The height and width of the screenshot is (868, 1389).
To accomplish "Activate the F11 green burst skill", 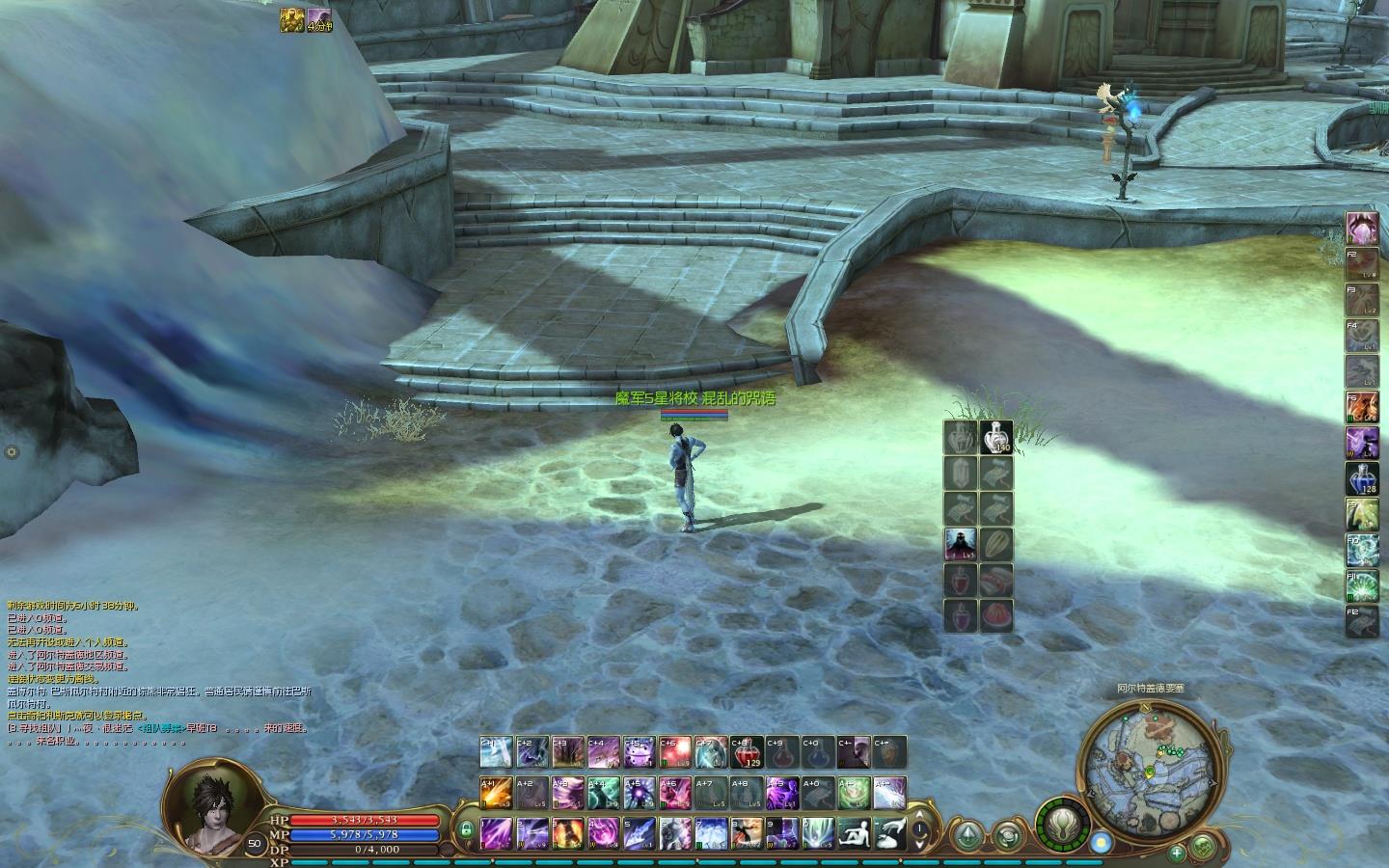I will pos(1362,585).
